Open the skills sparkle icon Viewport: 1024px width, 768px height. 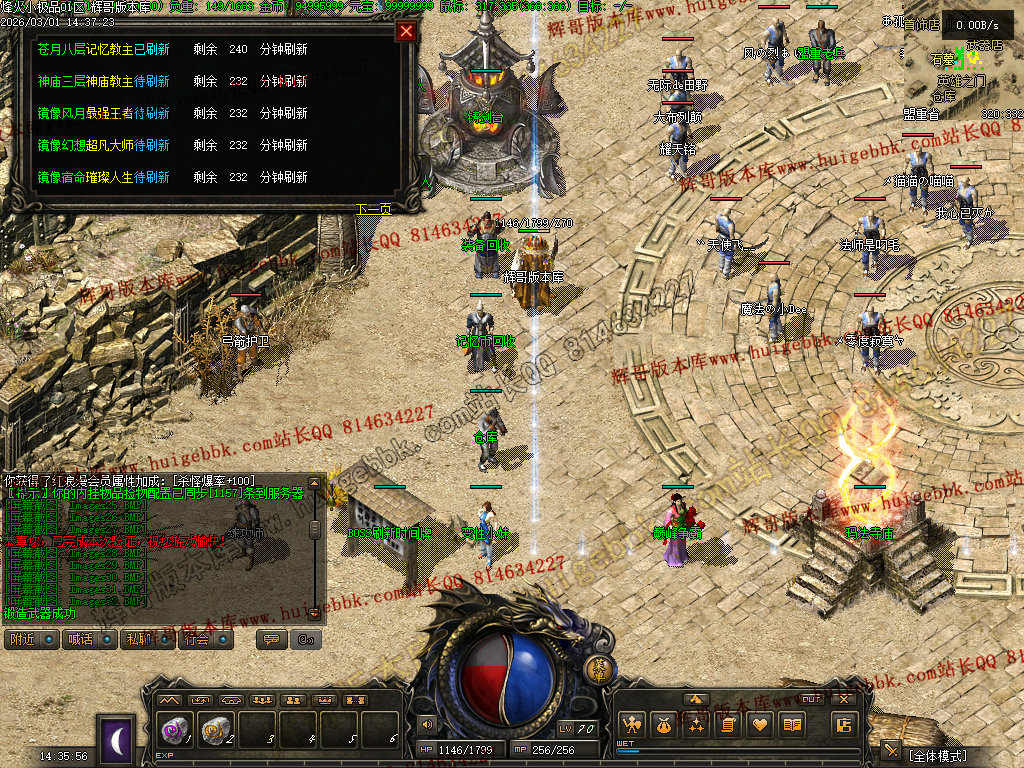[x=695, y=725]
